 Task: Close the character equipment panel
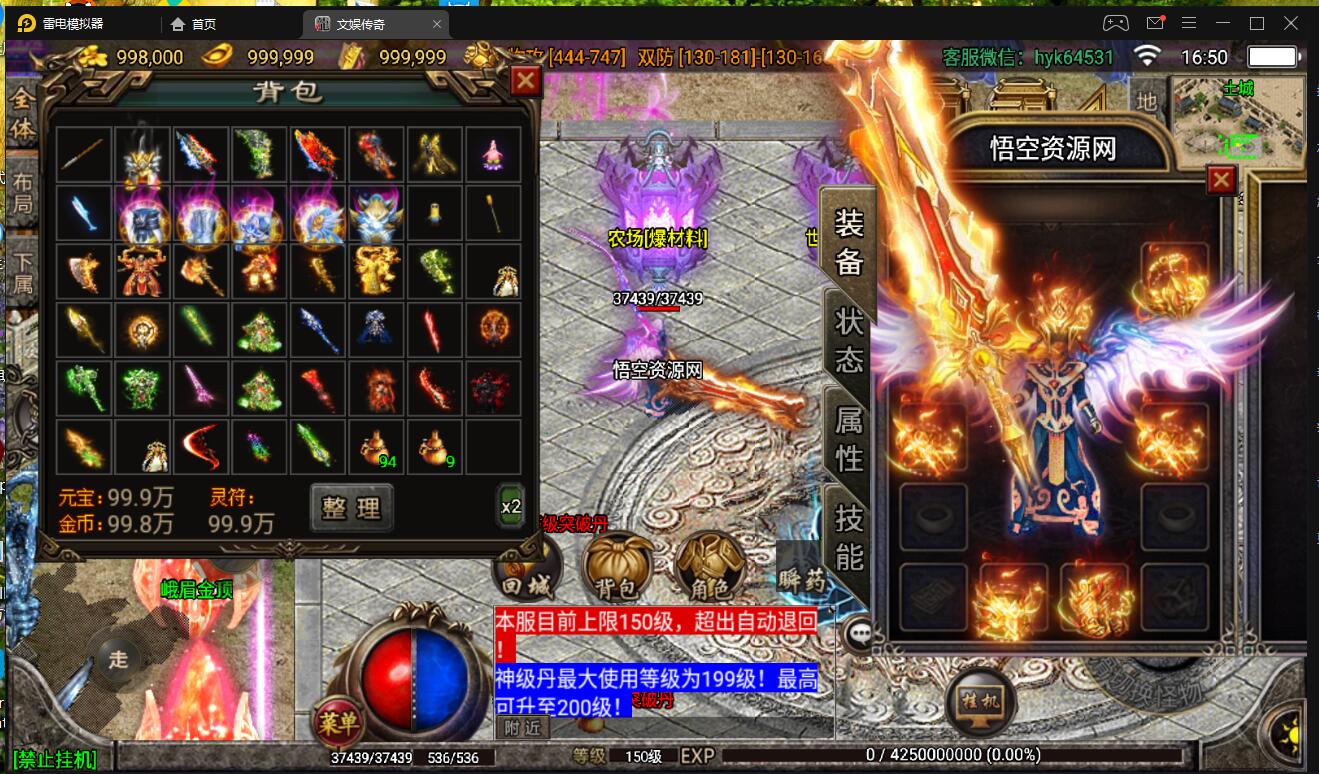click(x=1221, y=180)
